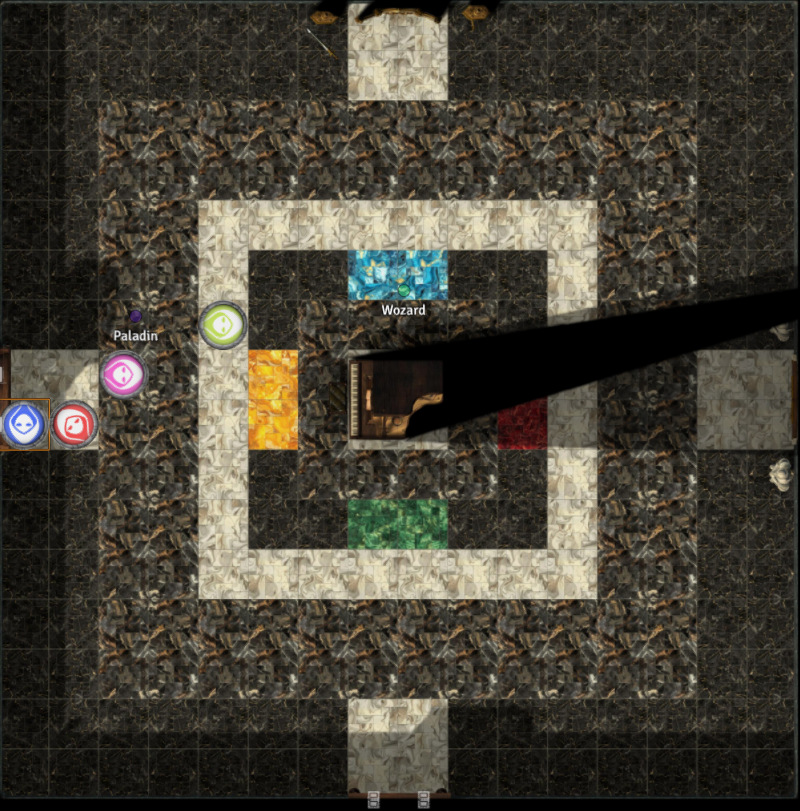
Task: Select the large lime-green player token
Action: (222, 325)
